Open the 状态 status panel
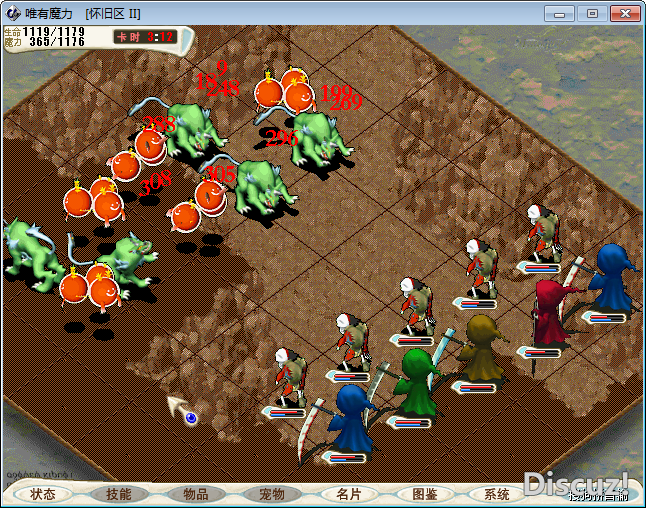Viewport: 646px width, 508px height. [43, 494]
